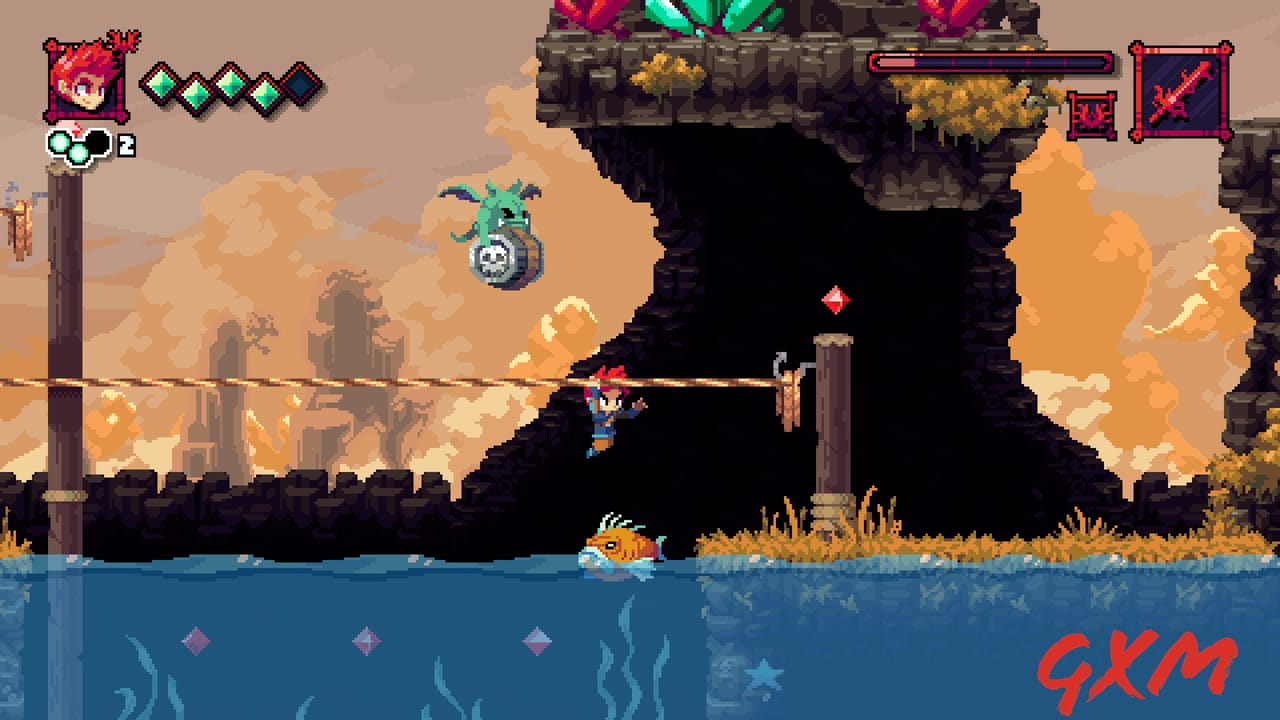Select the crimson sword weapon icon
The width and height of the screenshot is (1280, 720).
(1182, 92)
